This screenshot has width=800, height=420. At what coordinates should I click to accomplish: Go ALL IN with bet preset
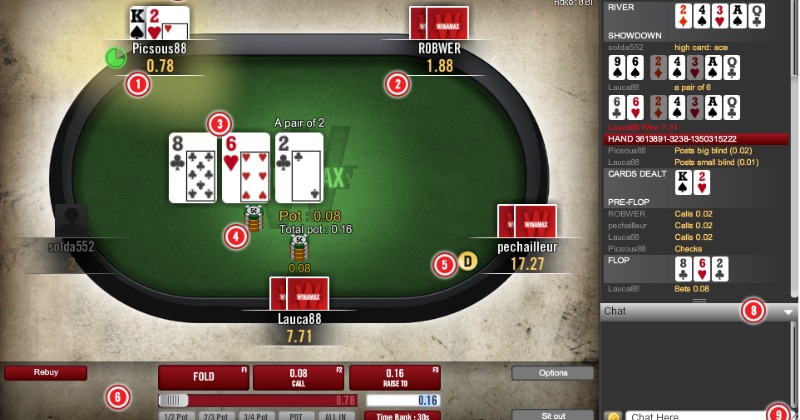coord(337,415)
